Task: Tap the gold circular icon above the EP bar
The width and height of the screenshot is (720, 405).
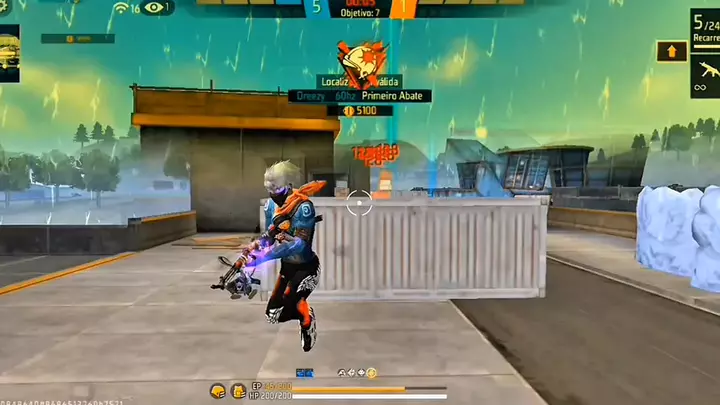Action: click(x=371, y=373)
